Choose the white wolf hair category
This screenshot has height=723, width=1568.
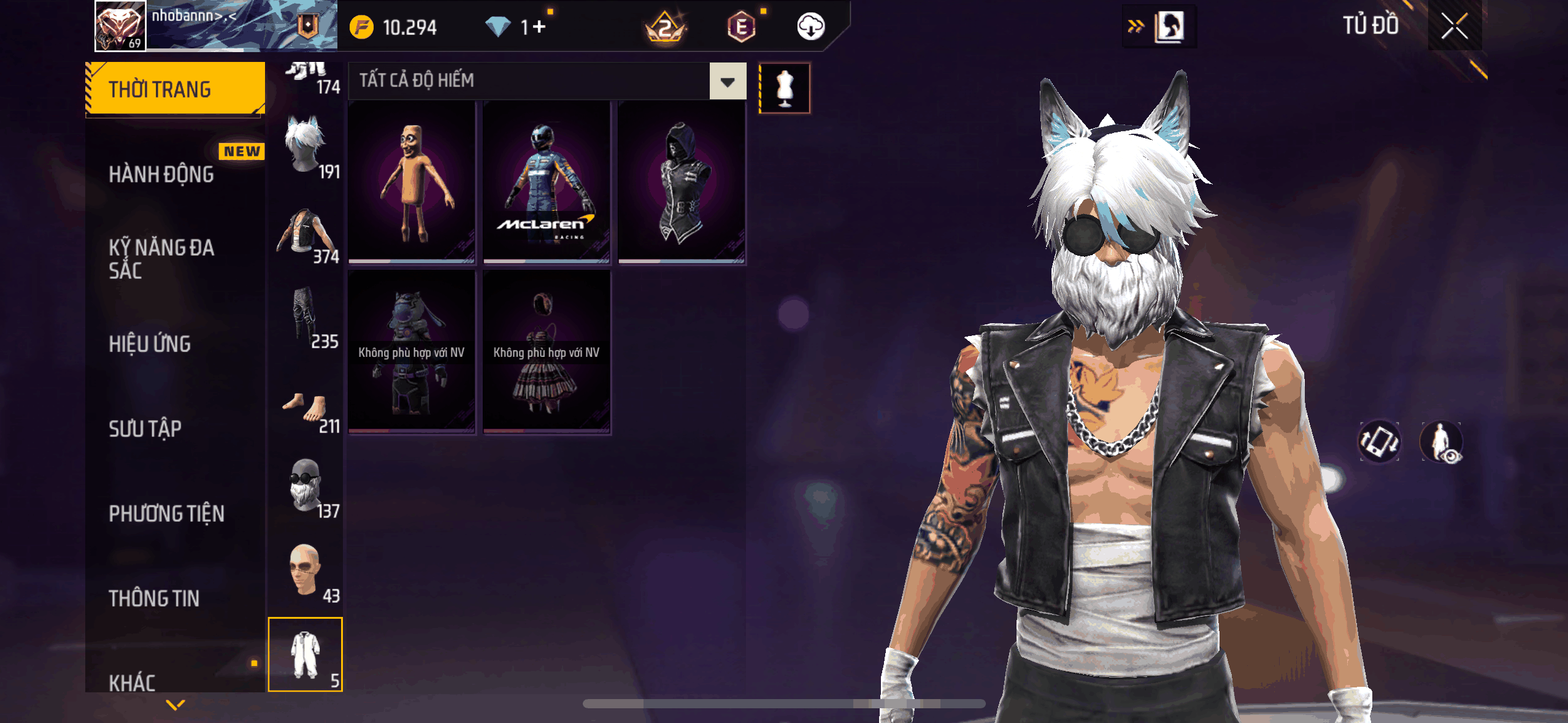pos(306,146)
